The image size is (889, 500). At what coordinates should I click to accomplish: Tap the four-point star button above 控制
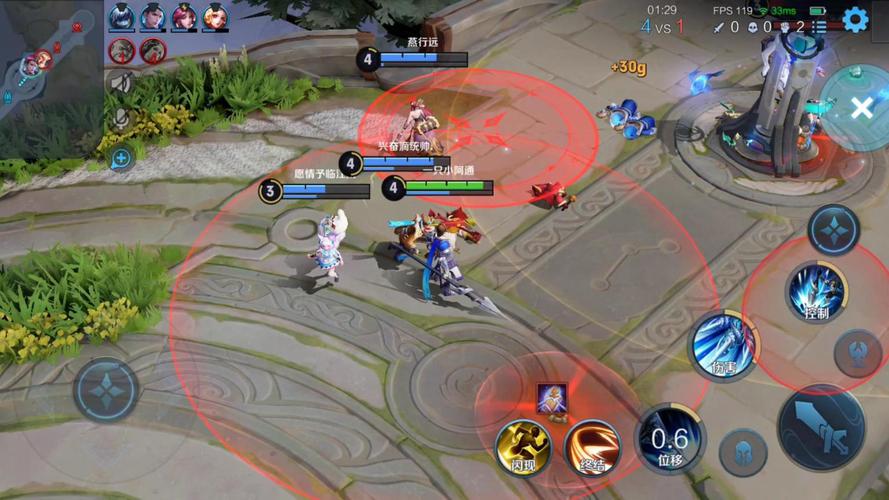pyautogui.click(x=833, y=230)
